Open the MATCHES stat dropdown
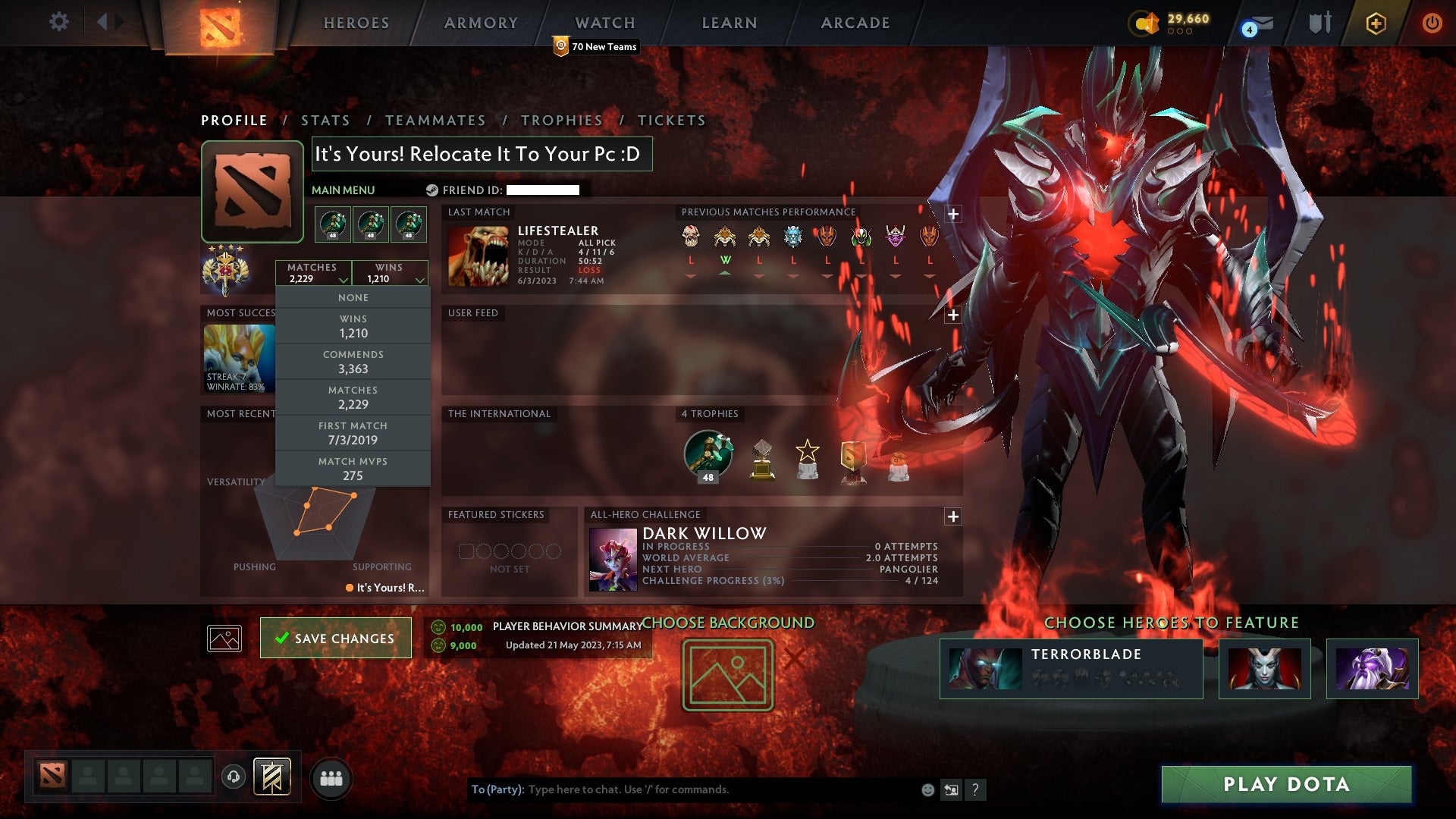 point(313,272)
